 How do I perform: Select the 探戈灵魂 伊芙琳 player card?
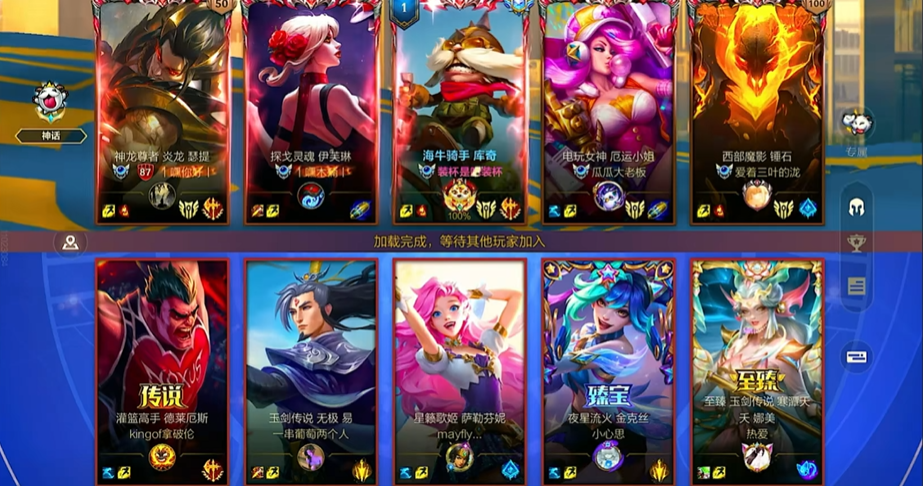coord(311,110)
